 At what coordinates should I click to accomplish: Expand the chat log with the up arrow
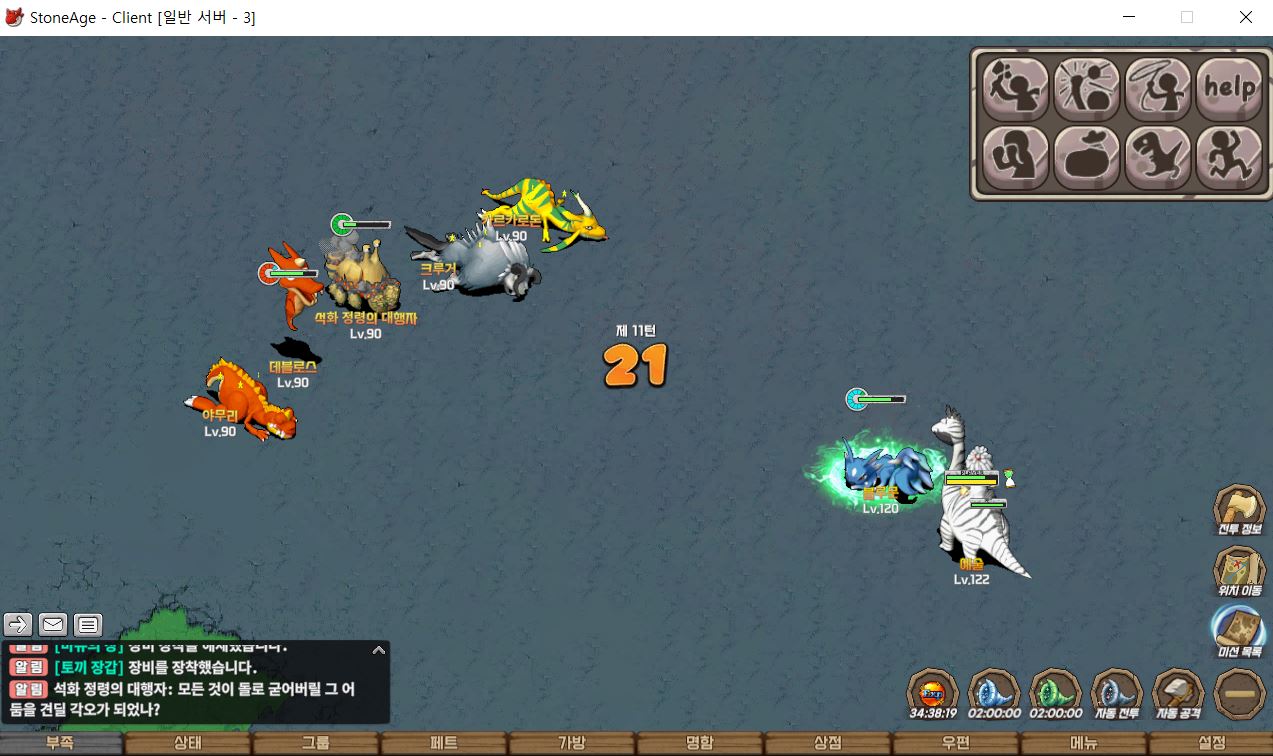pos(378,650)
